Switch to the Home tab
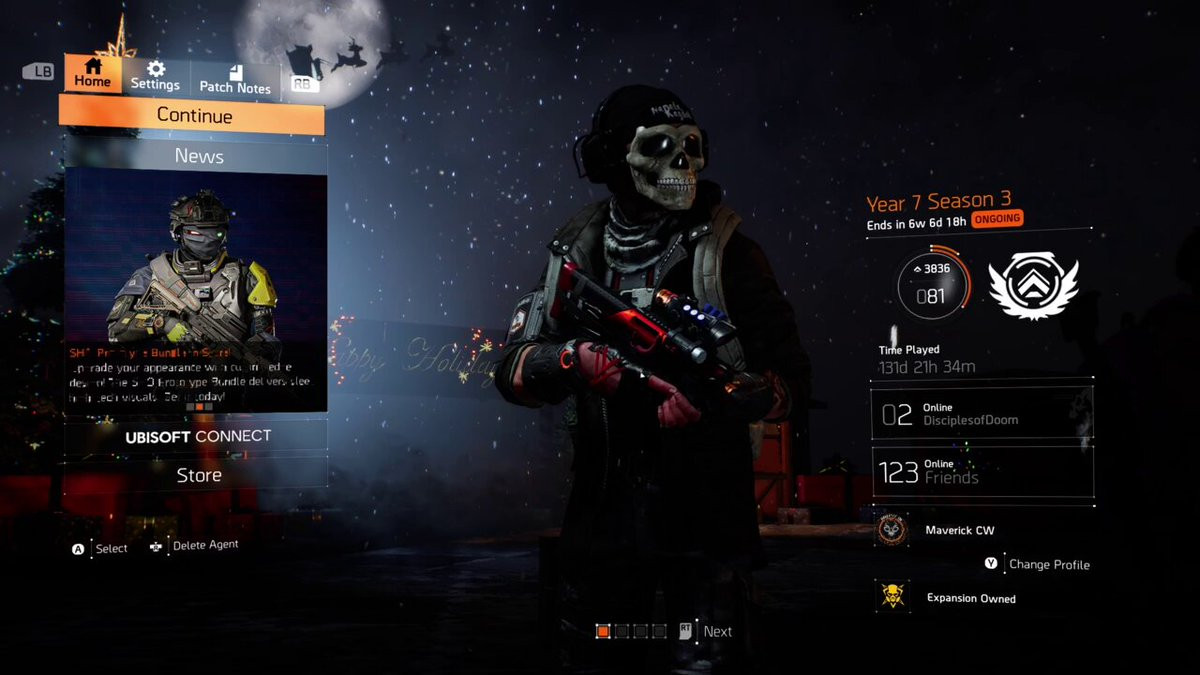 93,74
